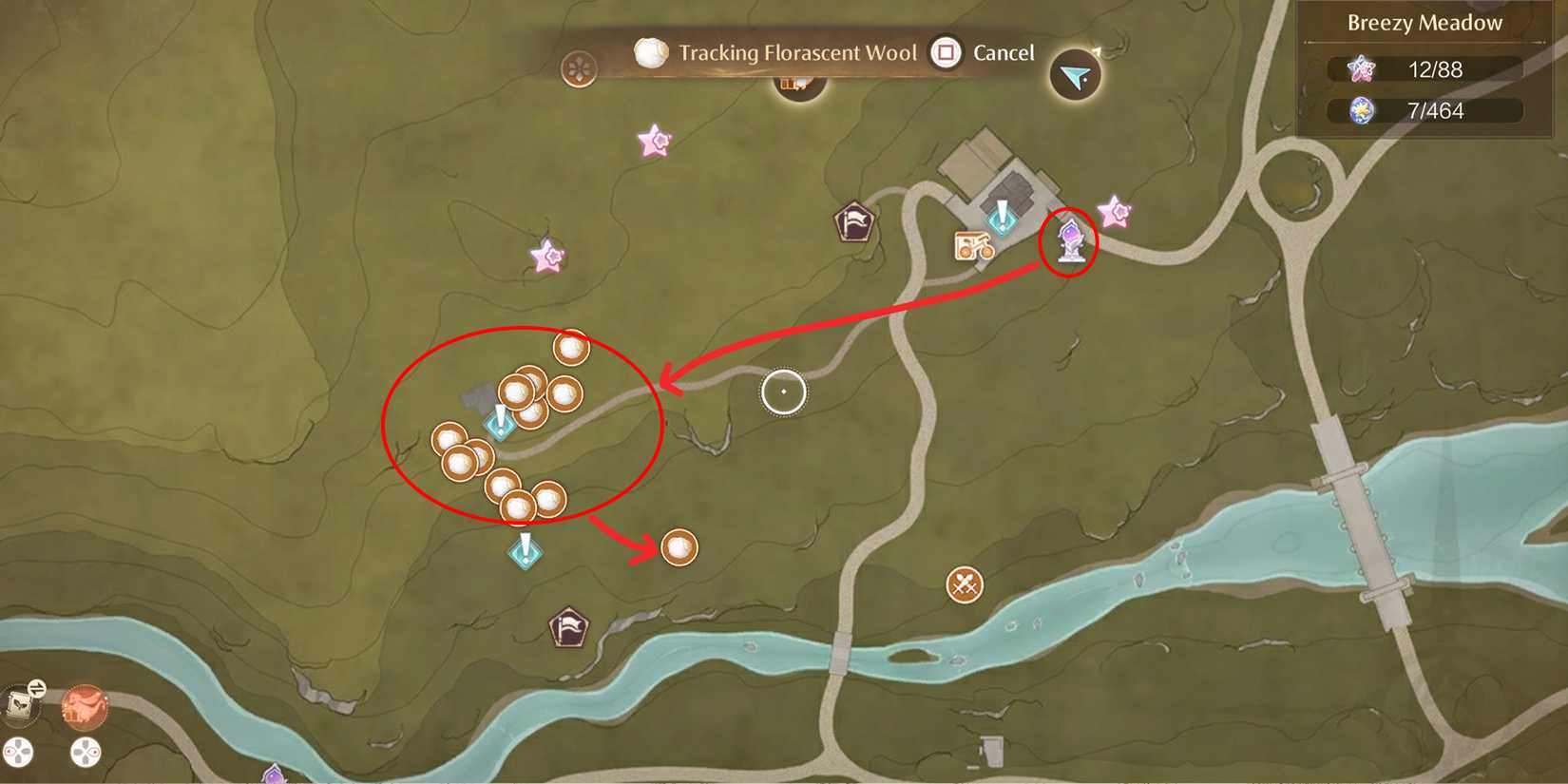This screenshot has height=784, width=1568.
Task: Switch to the Breezy Meadow header tab
Action: [x=1423, y=23]
